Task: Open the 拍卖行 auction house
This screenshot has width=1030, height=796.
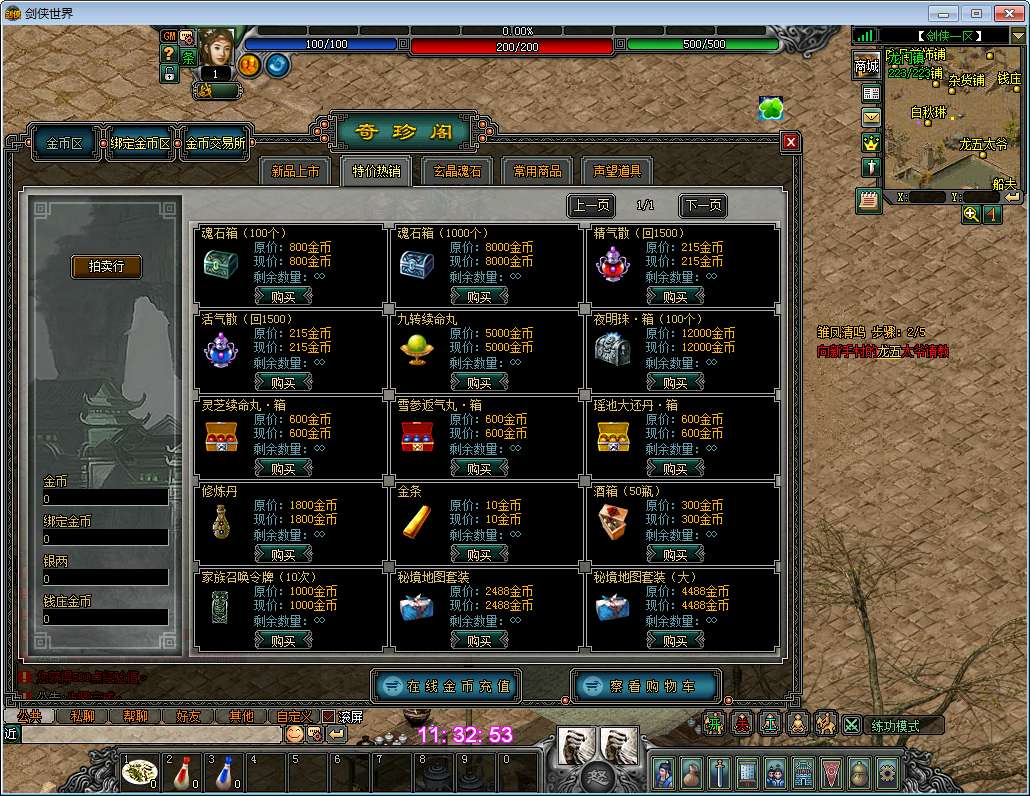Action: coord(106,266)
